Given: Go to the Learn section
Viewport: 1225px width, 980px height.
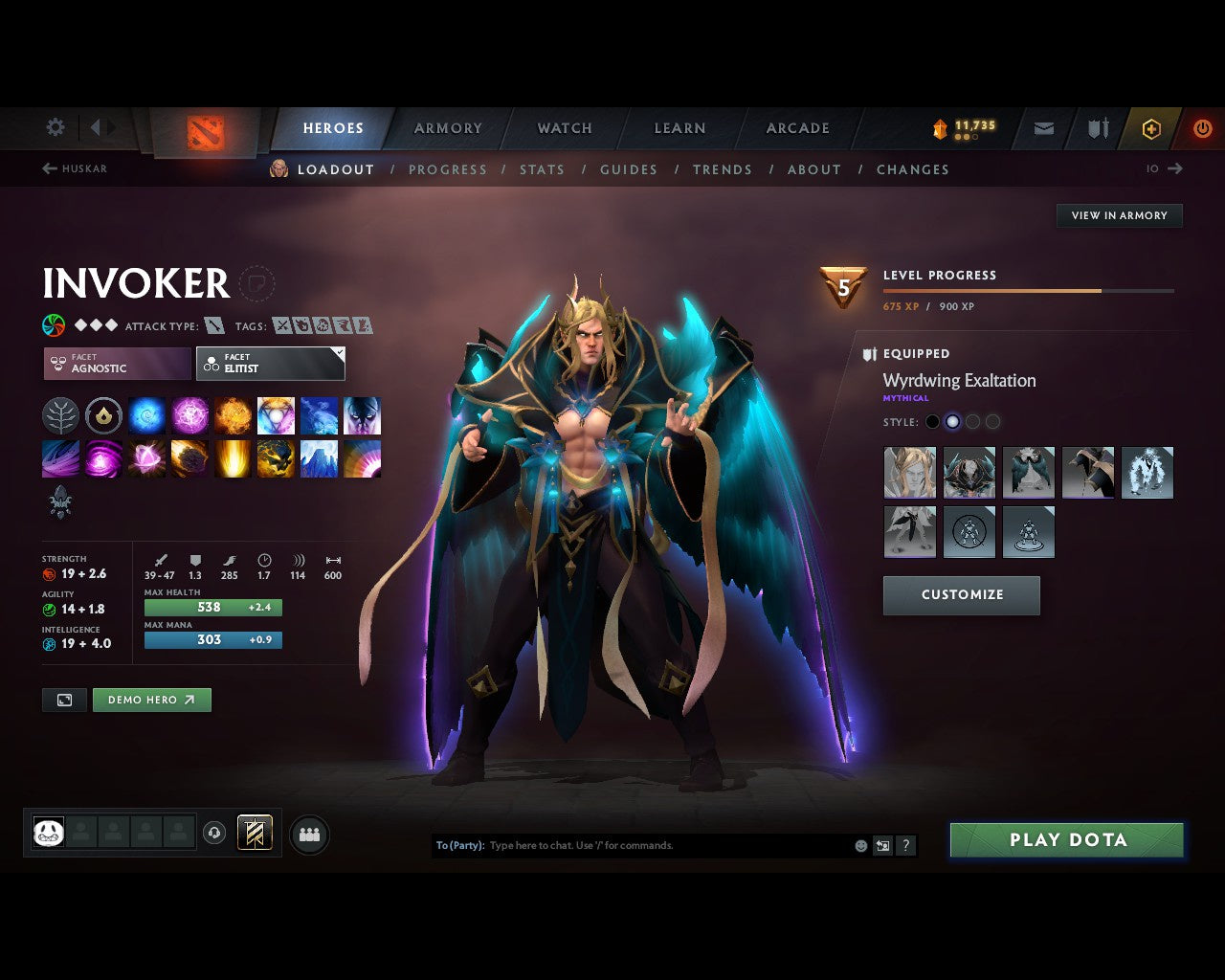Looking at the screenshot, I should (x=679, y=128).
